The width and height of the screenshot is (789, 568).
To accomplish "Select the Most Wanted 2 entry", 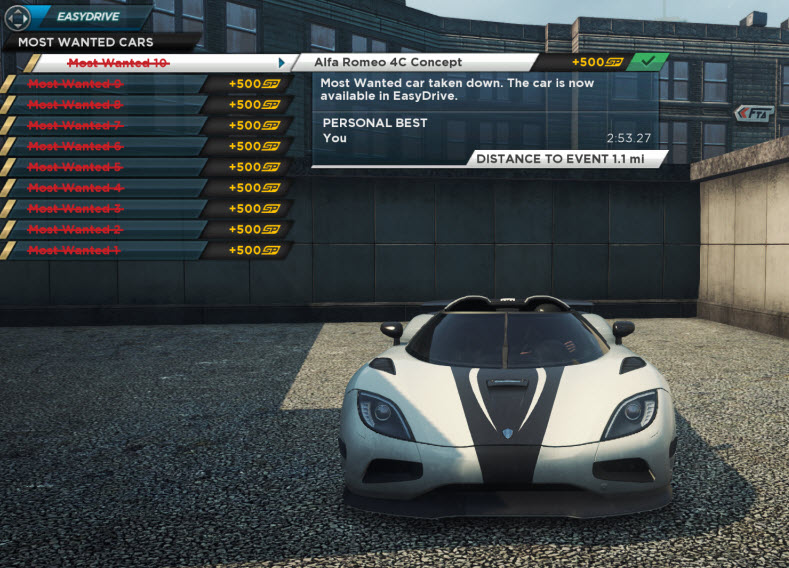I will [75, 229].
